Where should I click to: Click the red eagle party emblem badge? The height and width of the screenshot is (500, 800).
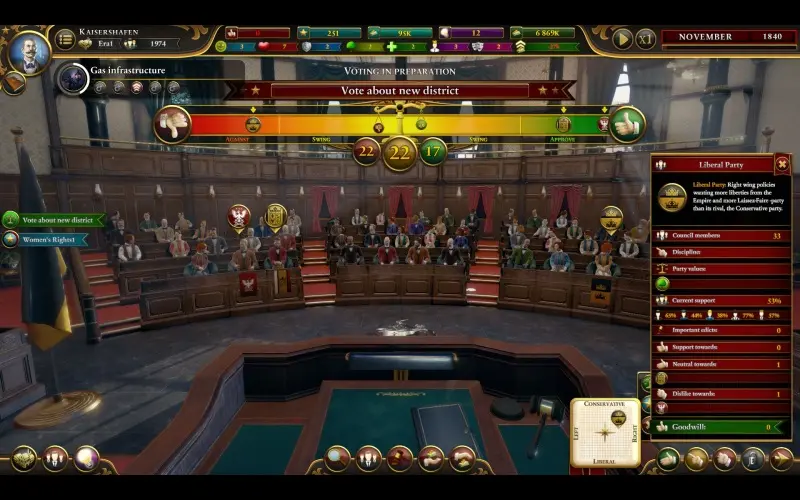[x=239, y=215]
